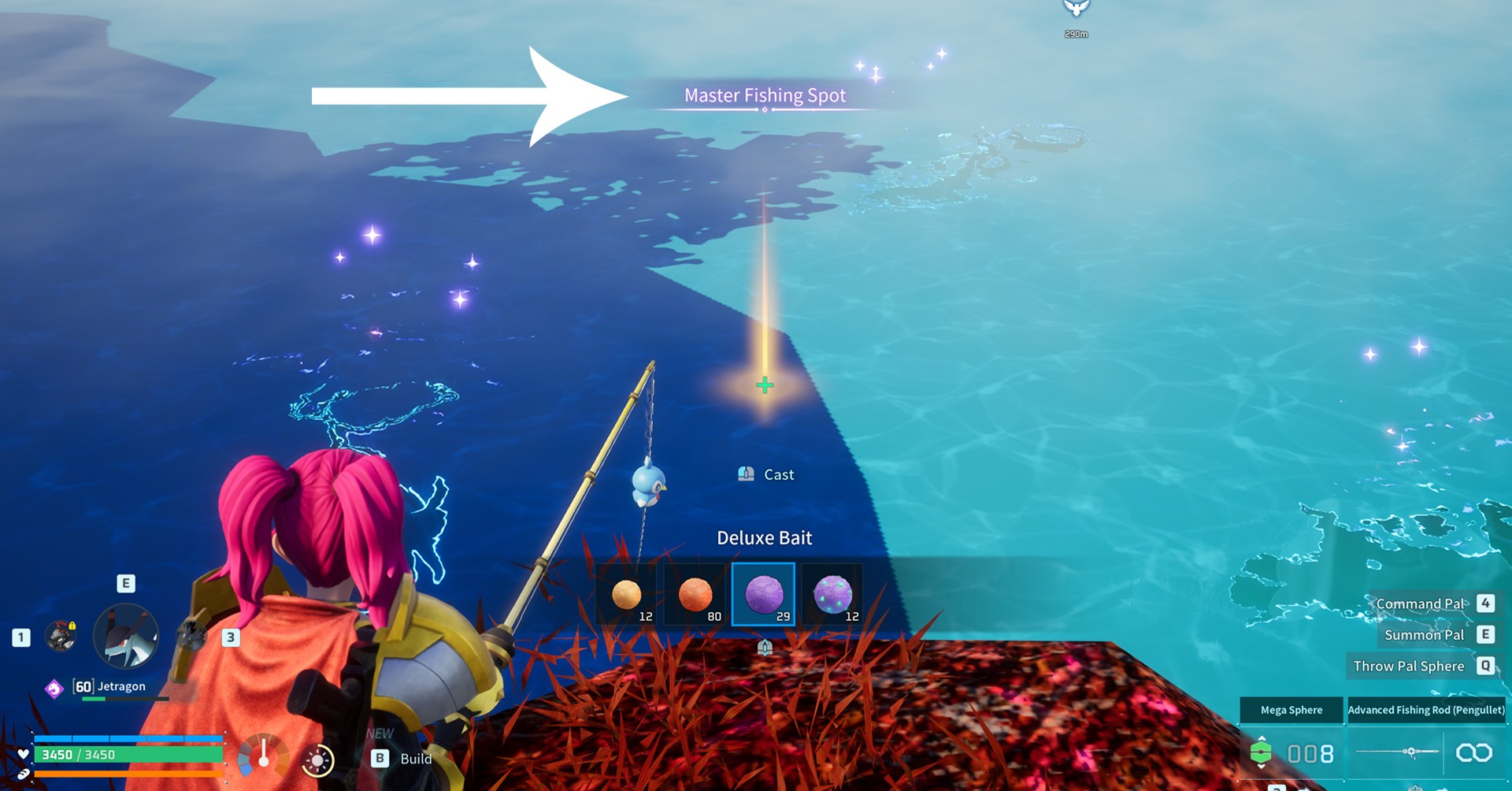
Task: Choose the dark orange bait with 80 count
Action: tap(695, 594)
